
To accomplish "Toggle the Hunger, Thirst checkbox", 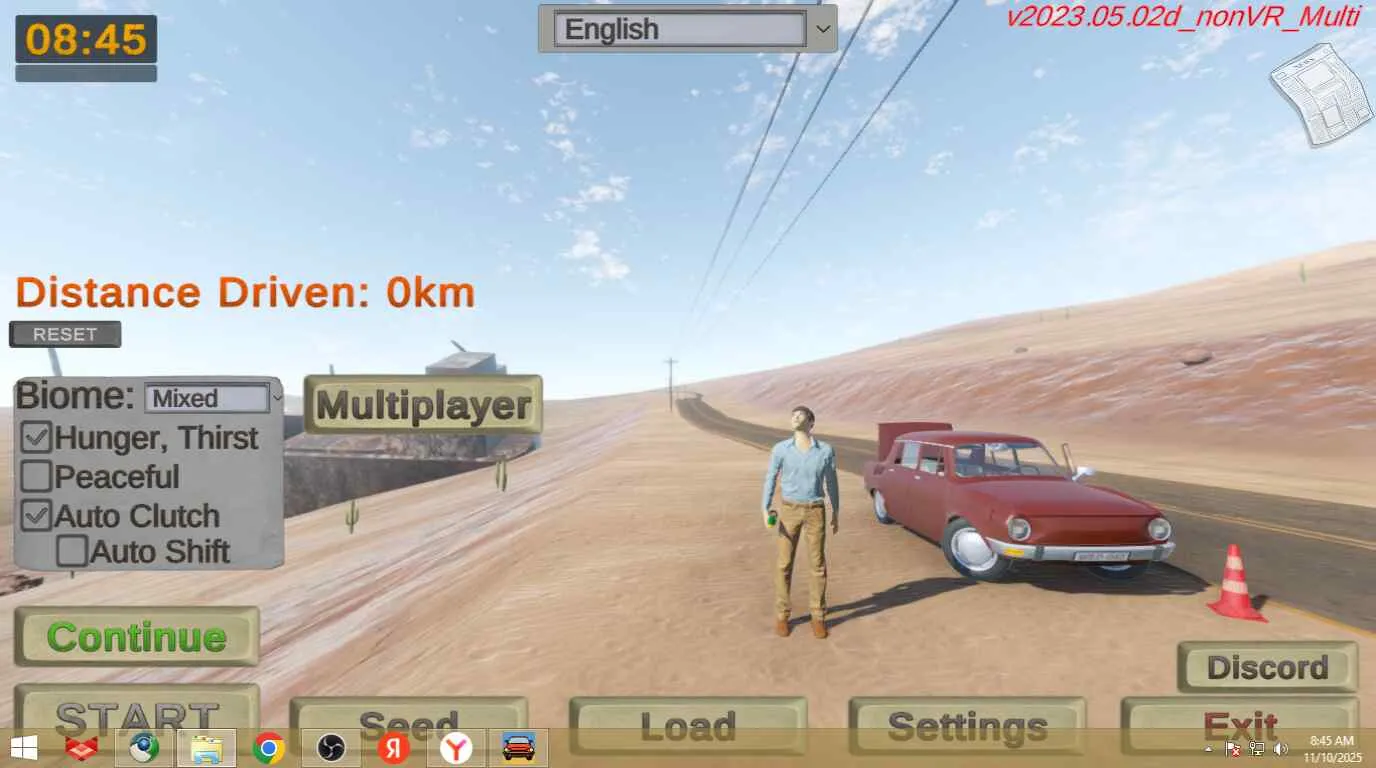I will (x=37, y=438).
